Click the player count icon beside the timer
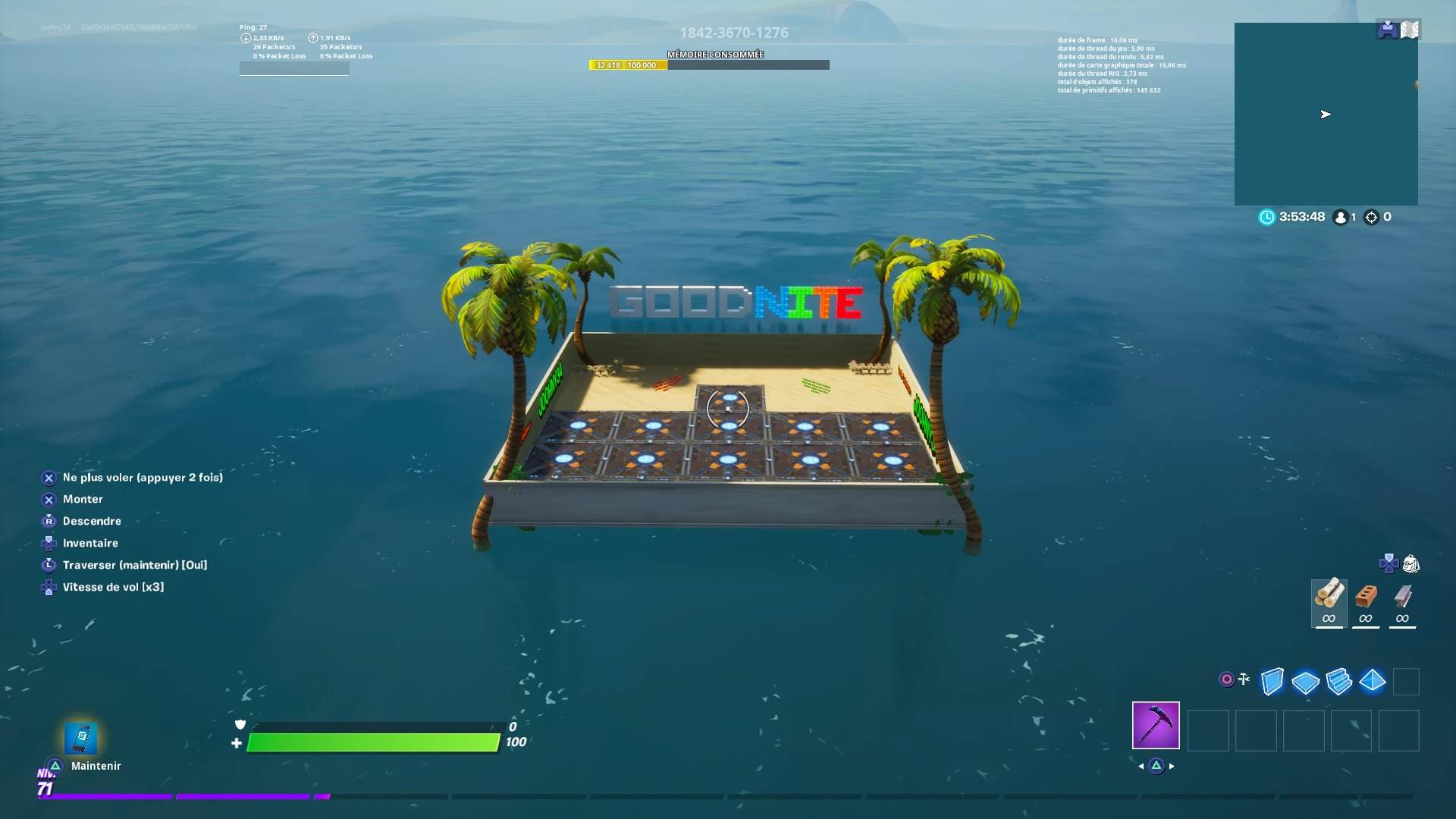The width and height of the screenshot is (1456, 819). click(1341, 217)
